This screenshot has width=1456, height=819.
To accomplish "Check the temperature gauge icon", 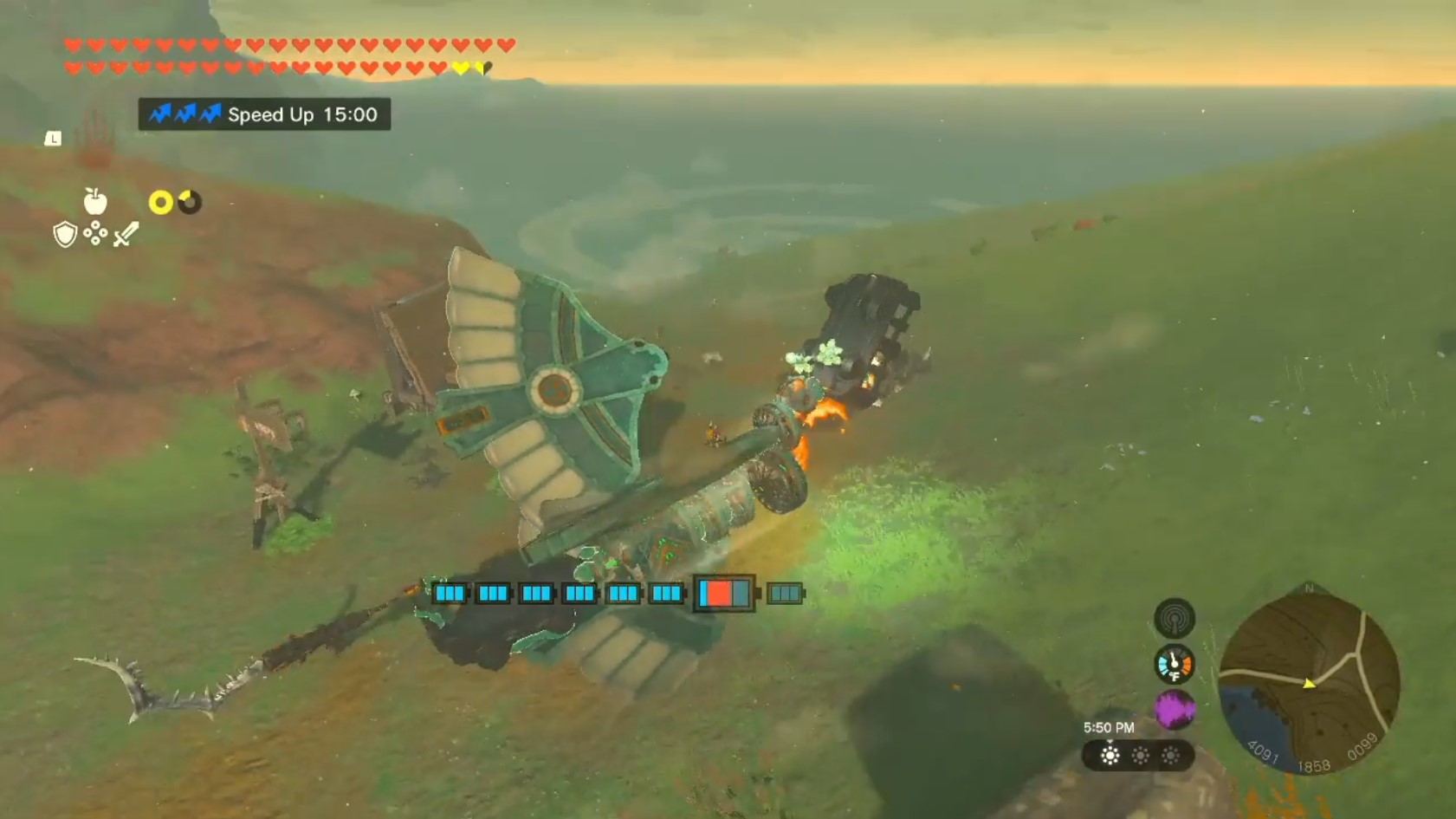I will tap(1175, 664).
